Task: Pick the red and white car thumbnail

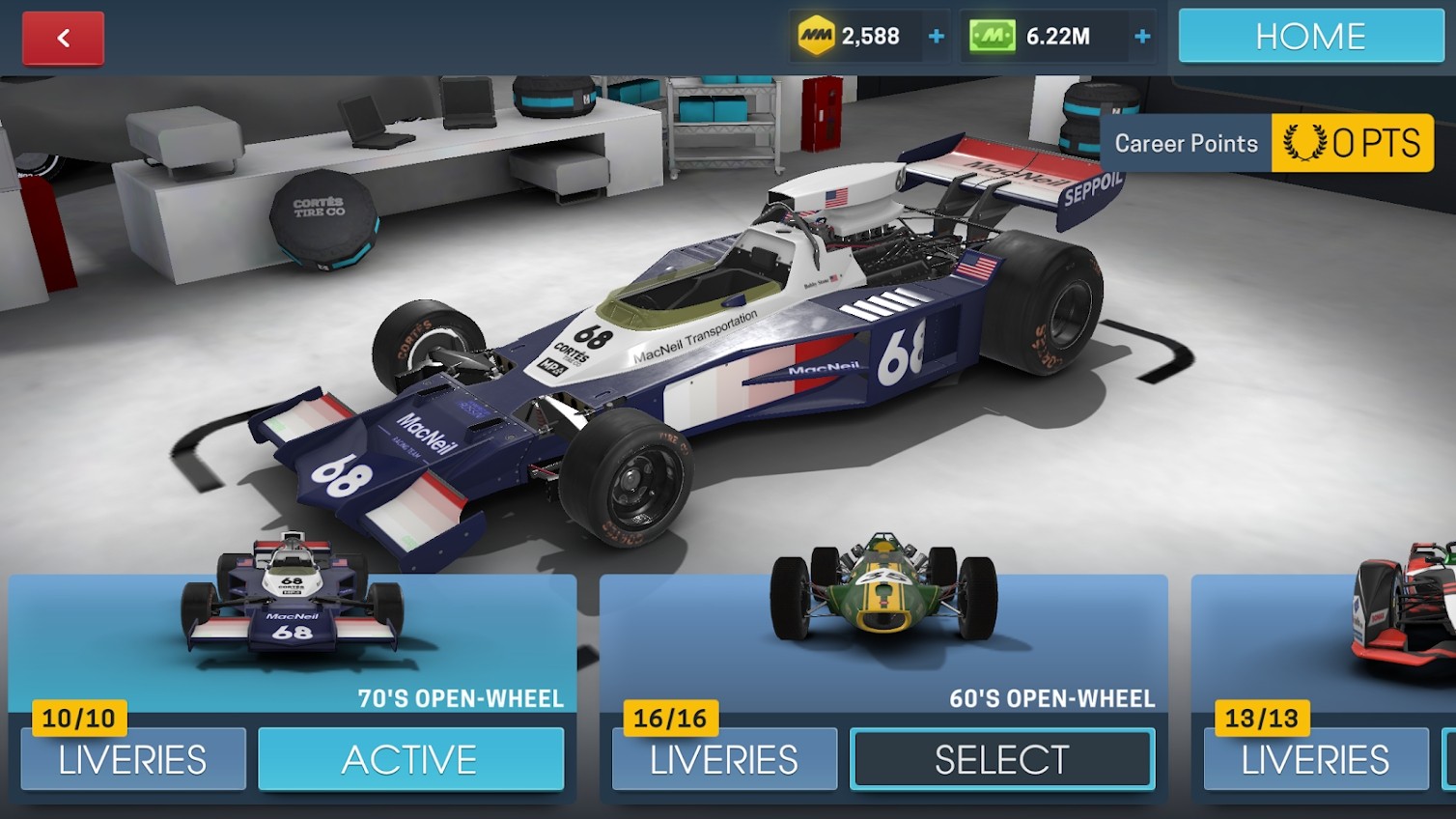Action: [1405, 604]
